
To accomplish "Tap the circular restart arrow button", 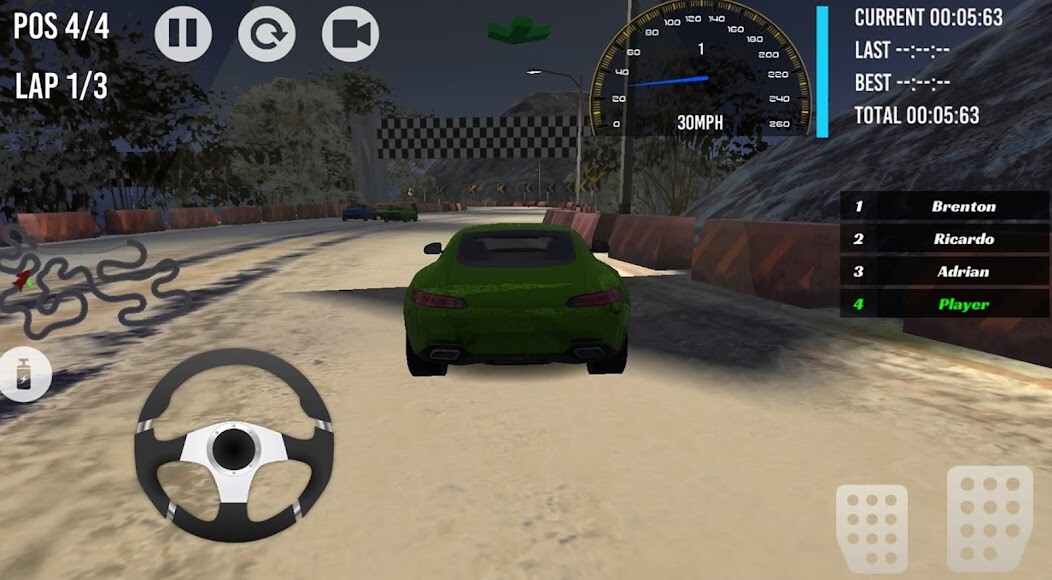I will (267, 33).
